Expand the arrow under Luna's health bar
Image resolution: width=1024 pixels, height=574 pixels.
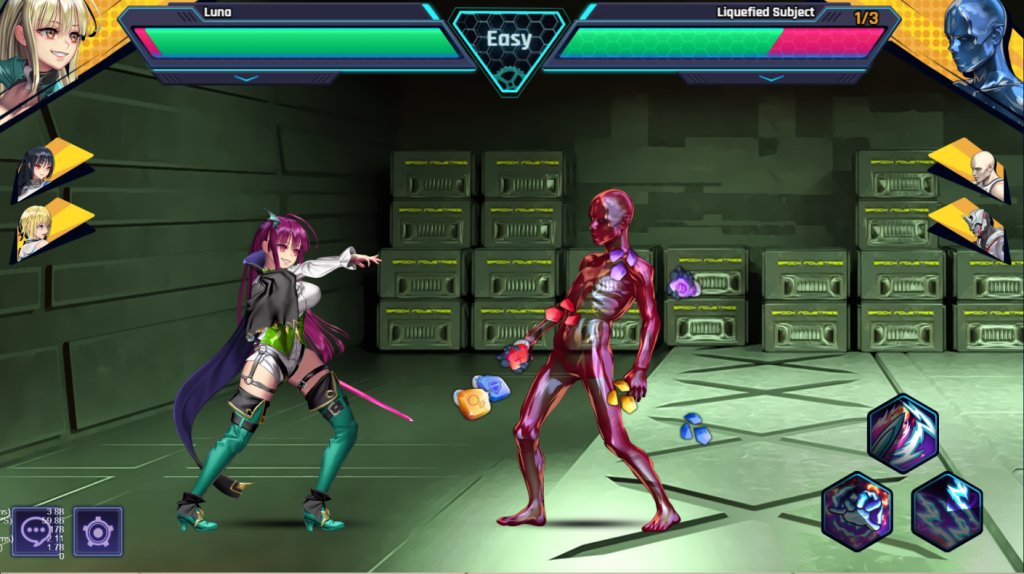245,77
